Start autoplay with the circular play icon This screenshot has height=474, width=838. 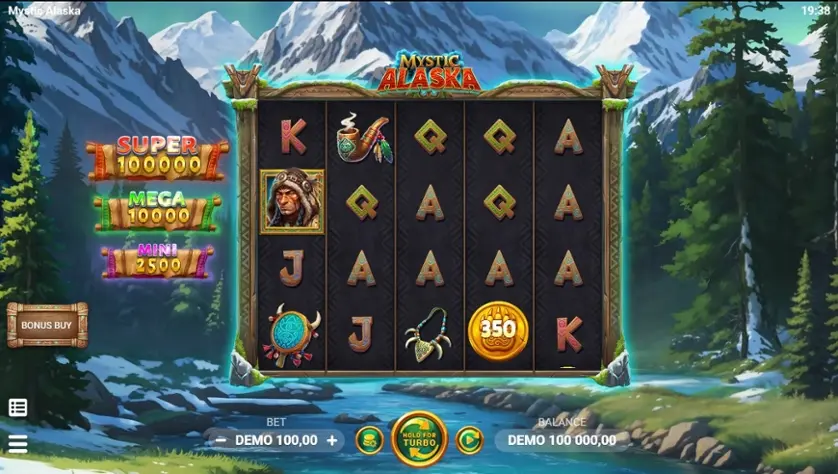pos(468,439)
